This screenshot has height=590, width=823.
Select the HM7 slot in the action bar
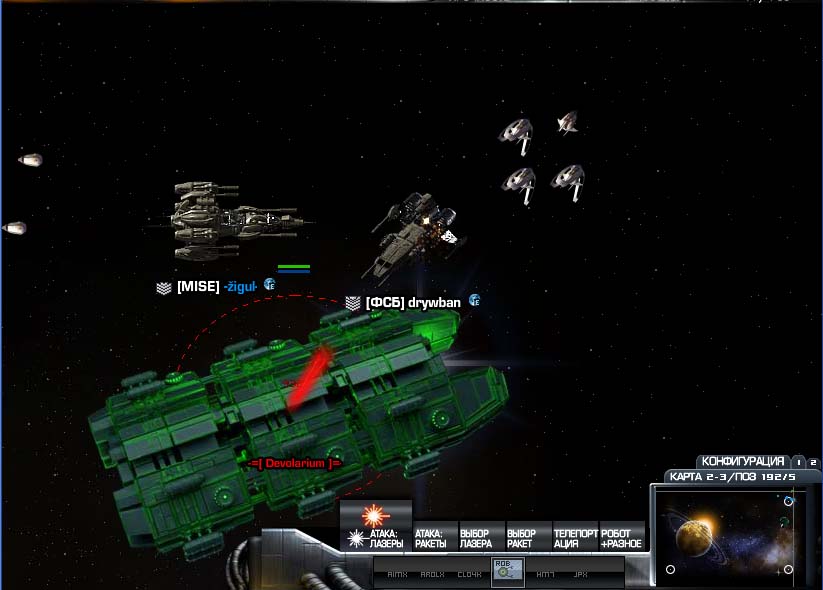point(546,574)
